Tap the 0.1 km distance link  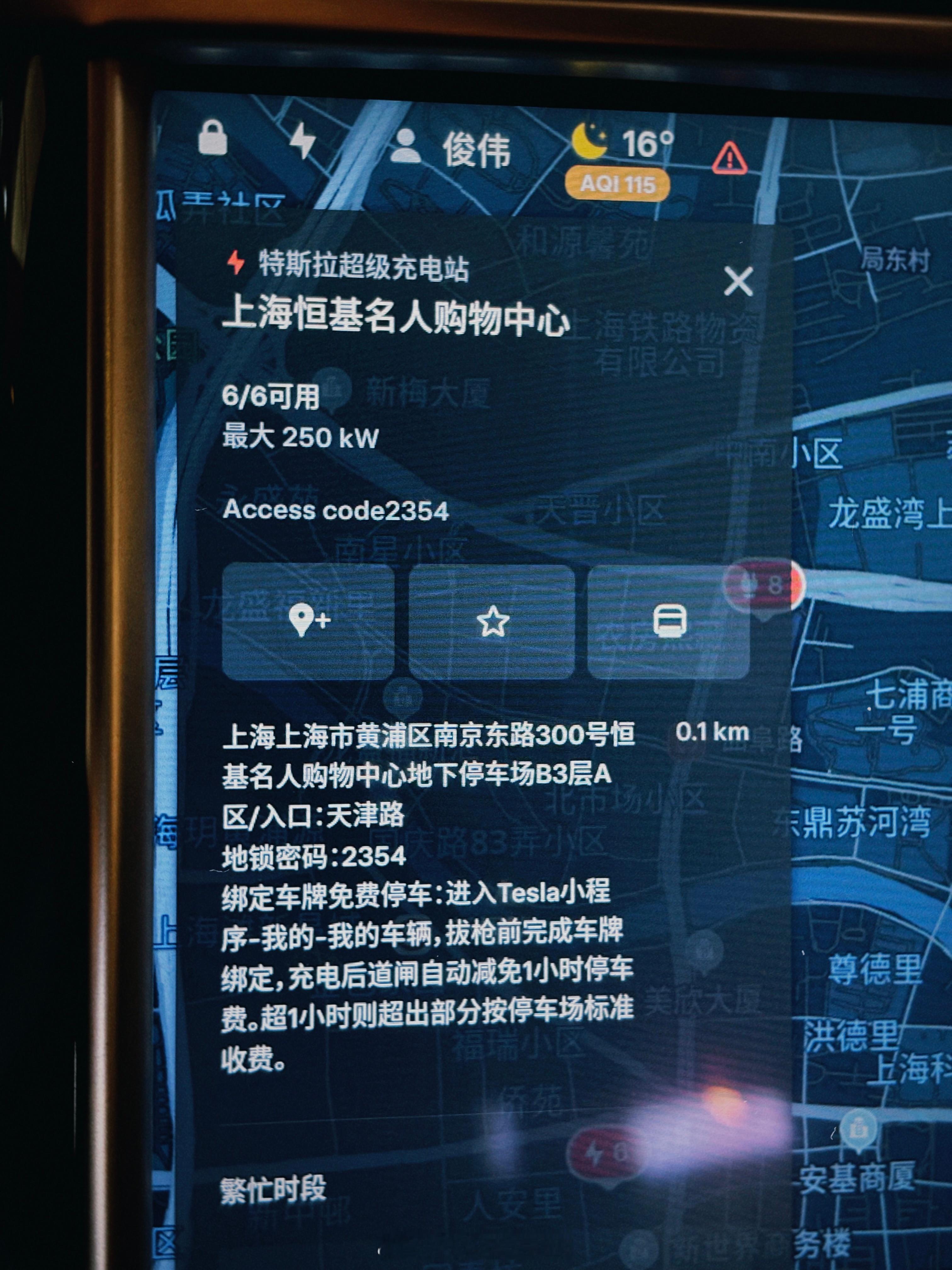tap(713, 731)
